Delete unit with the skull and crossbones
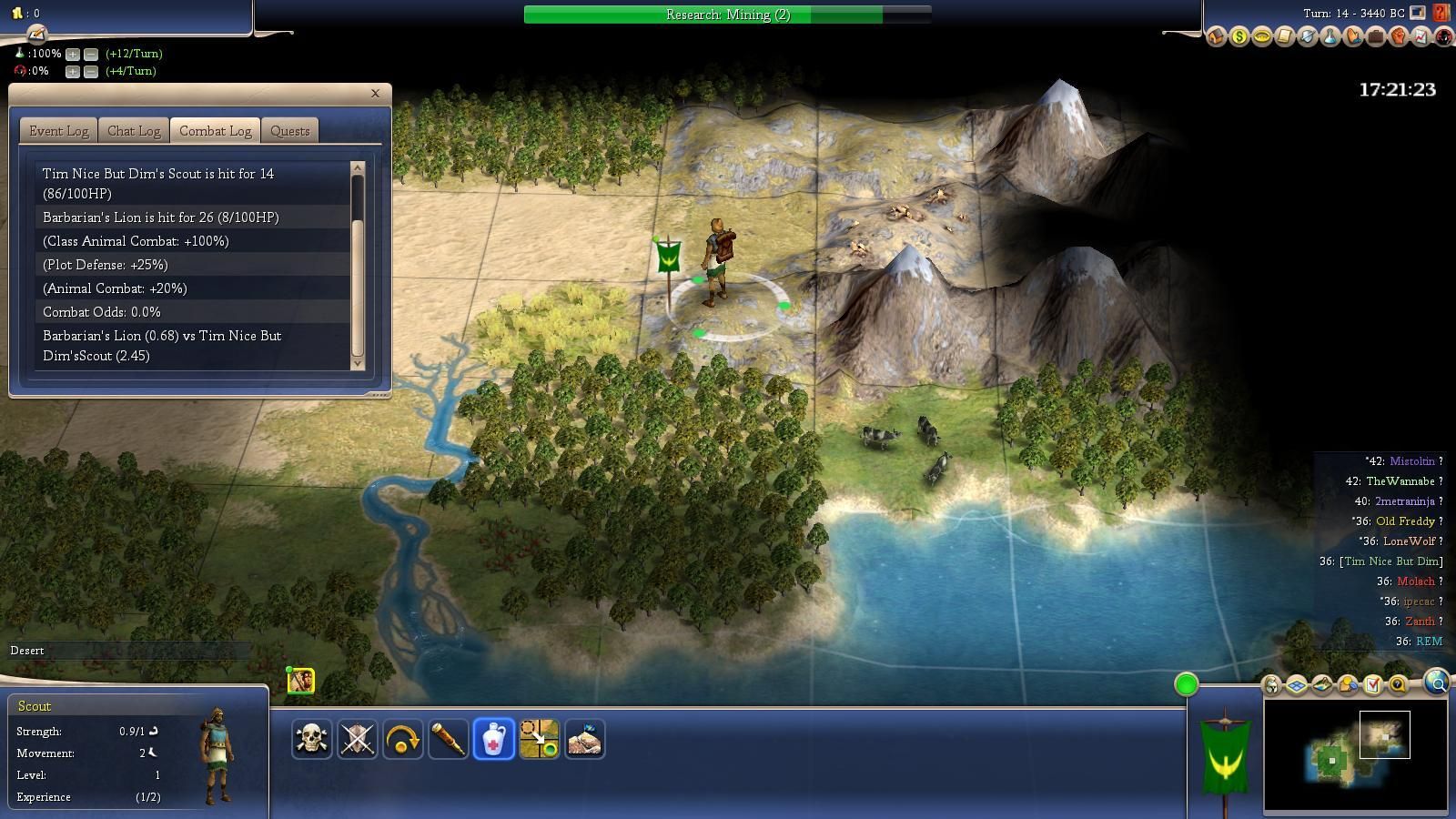 click(311, 738)
